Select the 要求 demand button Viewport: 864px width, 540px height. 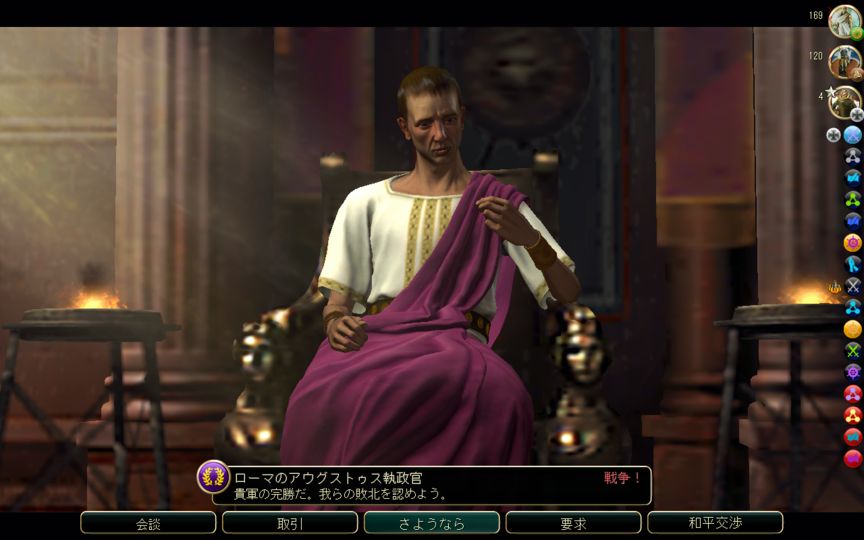(x=573, y=523)
